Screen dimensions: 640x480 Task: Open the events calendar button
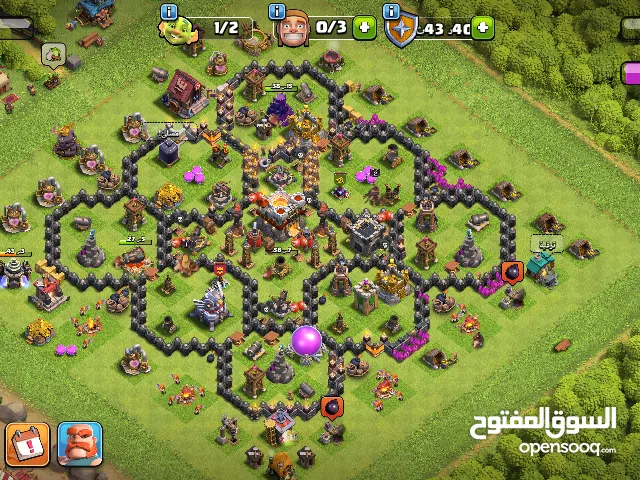click(27, 444)
